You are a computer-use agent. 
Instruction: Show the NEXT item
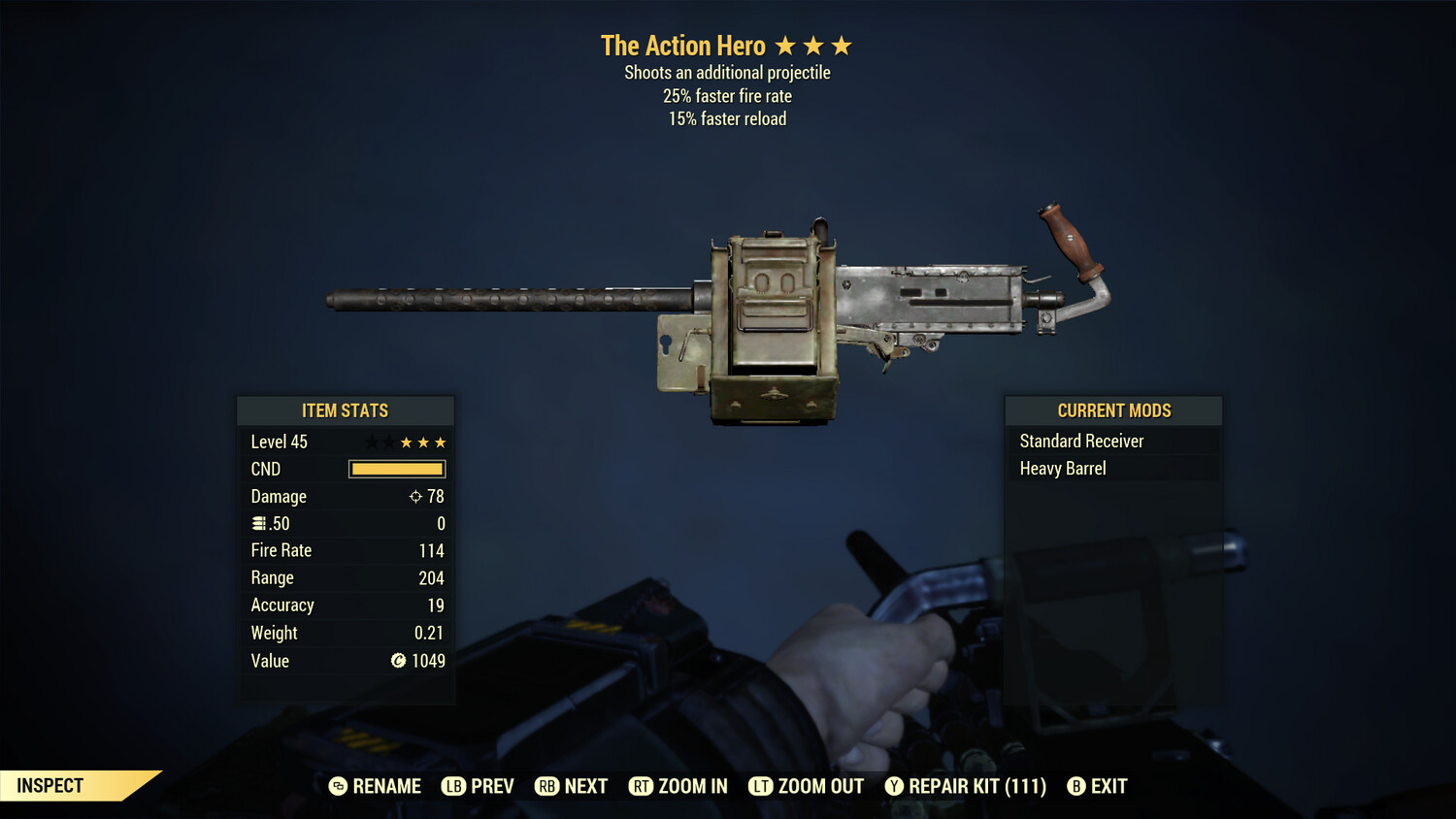pyautogui.click(x=572, y=786)
